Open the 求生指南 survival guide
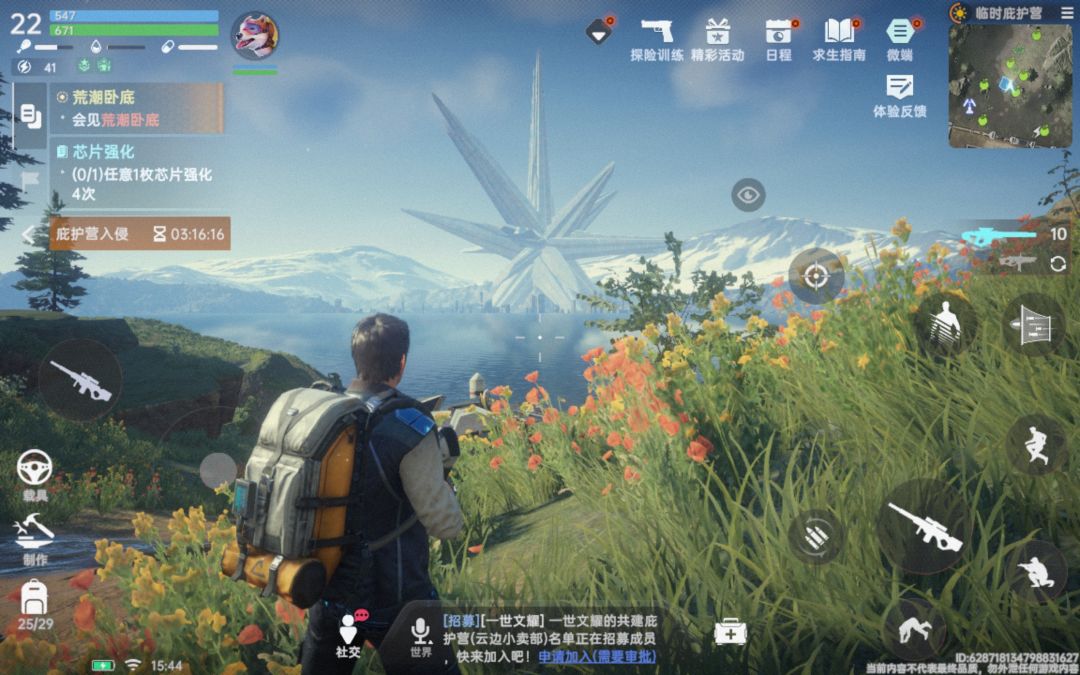This screenshot has height=675, width=1080. click(x=838, y=37)
